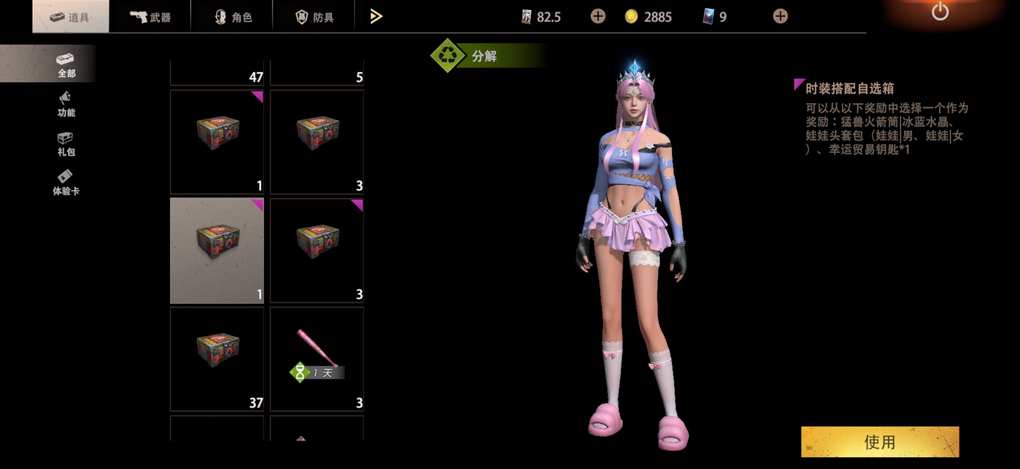Image resolution: width=1020 pixels, height=469 pixels.
Task: Select the highlighted crate slot
Action: tap(217, 250)
